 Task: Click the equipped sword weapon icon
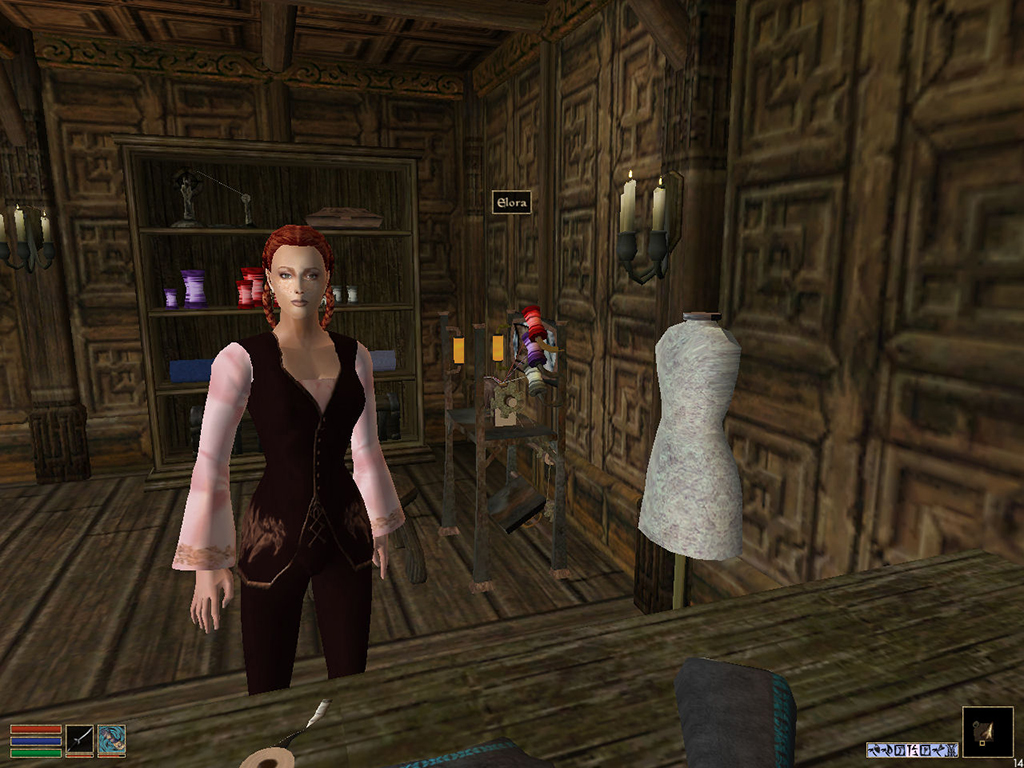pos(80,740)
